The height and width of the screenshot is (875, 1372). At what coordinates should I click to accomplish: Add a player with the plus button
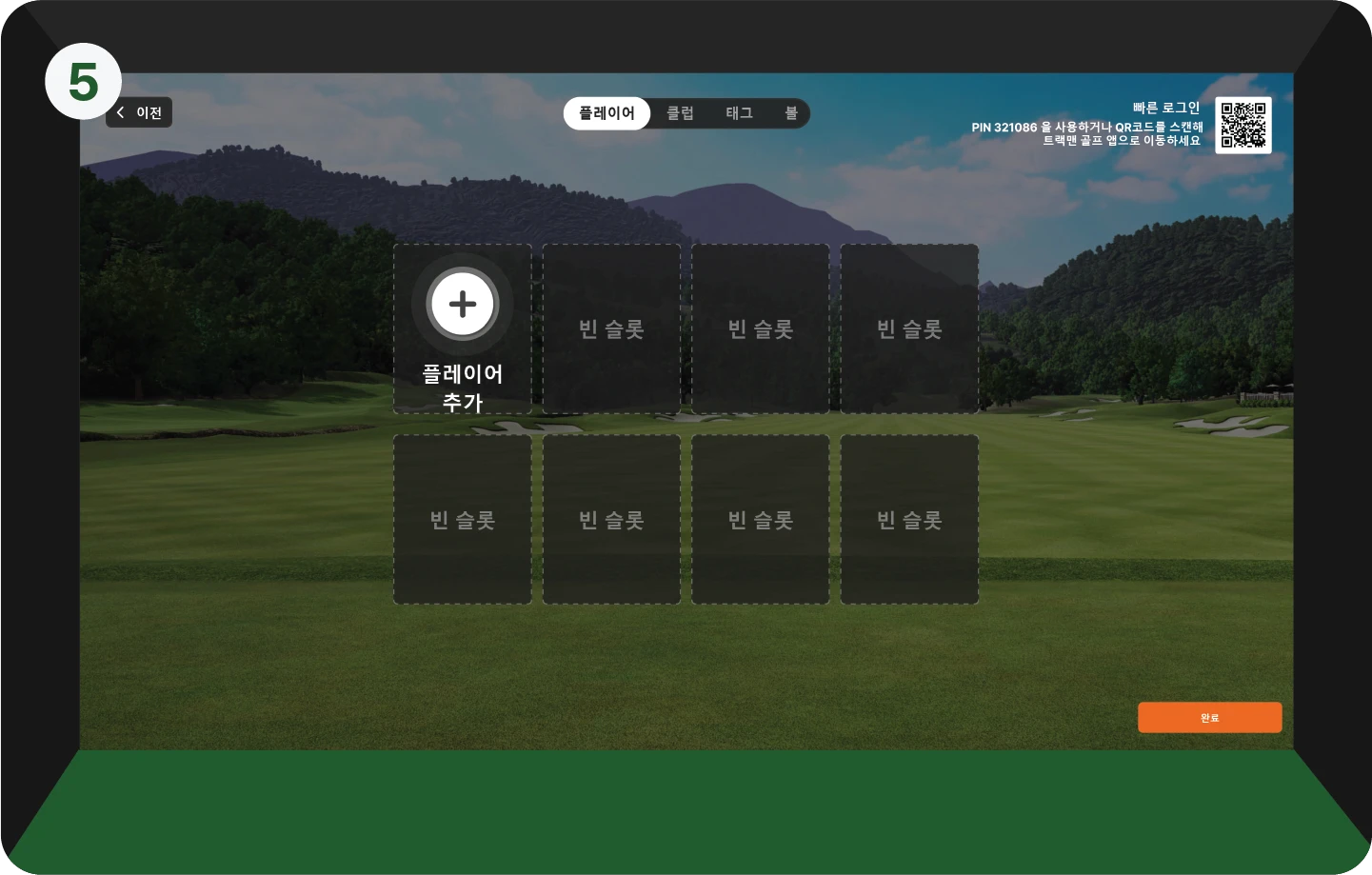[463, 305]
